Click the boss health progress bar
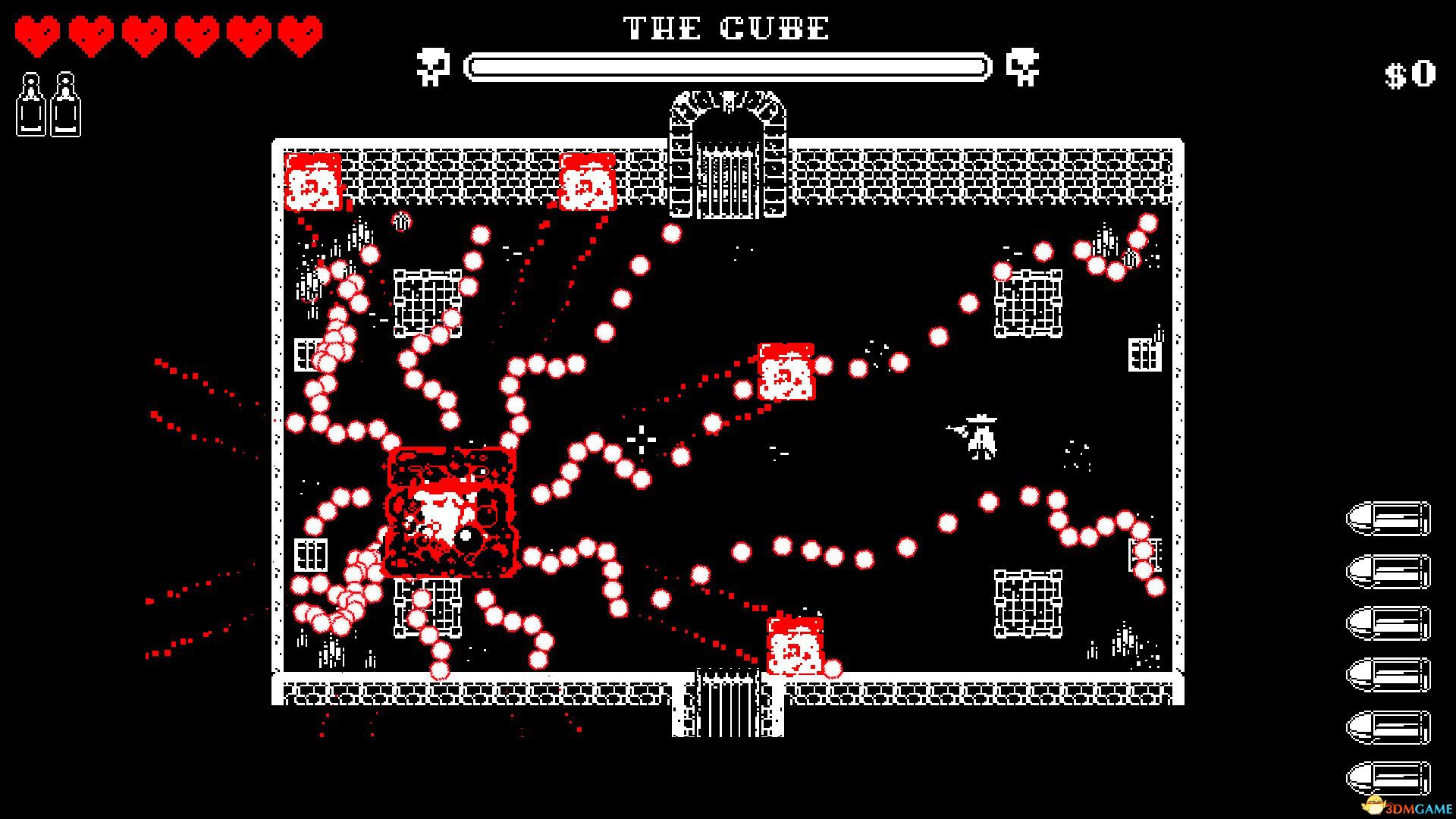The width and height of the screenshot is (1456, 819). tap(730, 65)
